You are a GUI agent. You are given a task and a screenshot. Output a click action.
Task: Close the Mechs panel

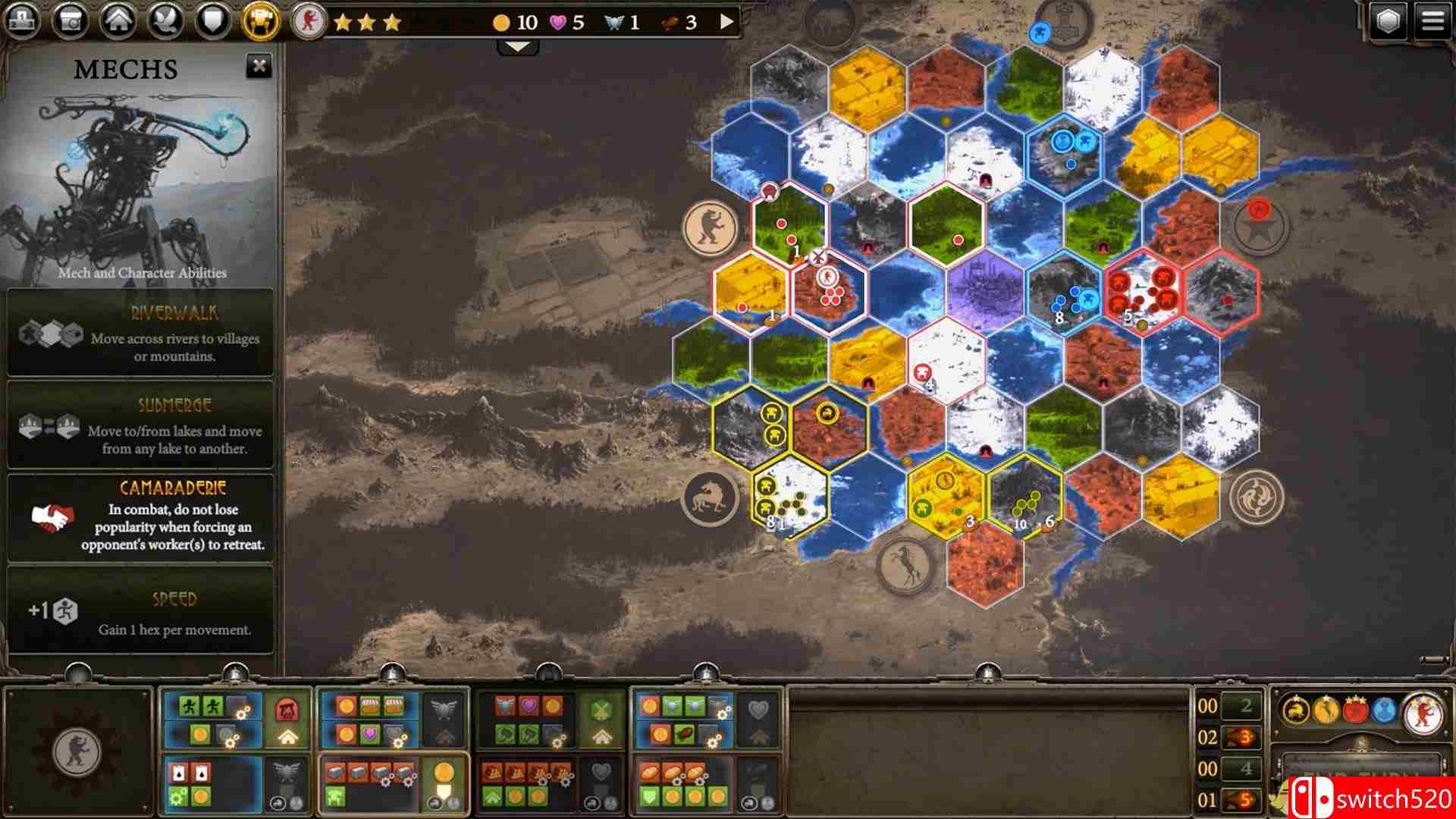(x=261, y=67)
